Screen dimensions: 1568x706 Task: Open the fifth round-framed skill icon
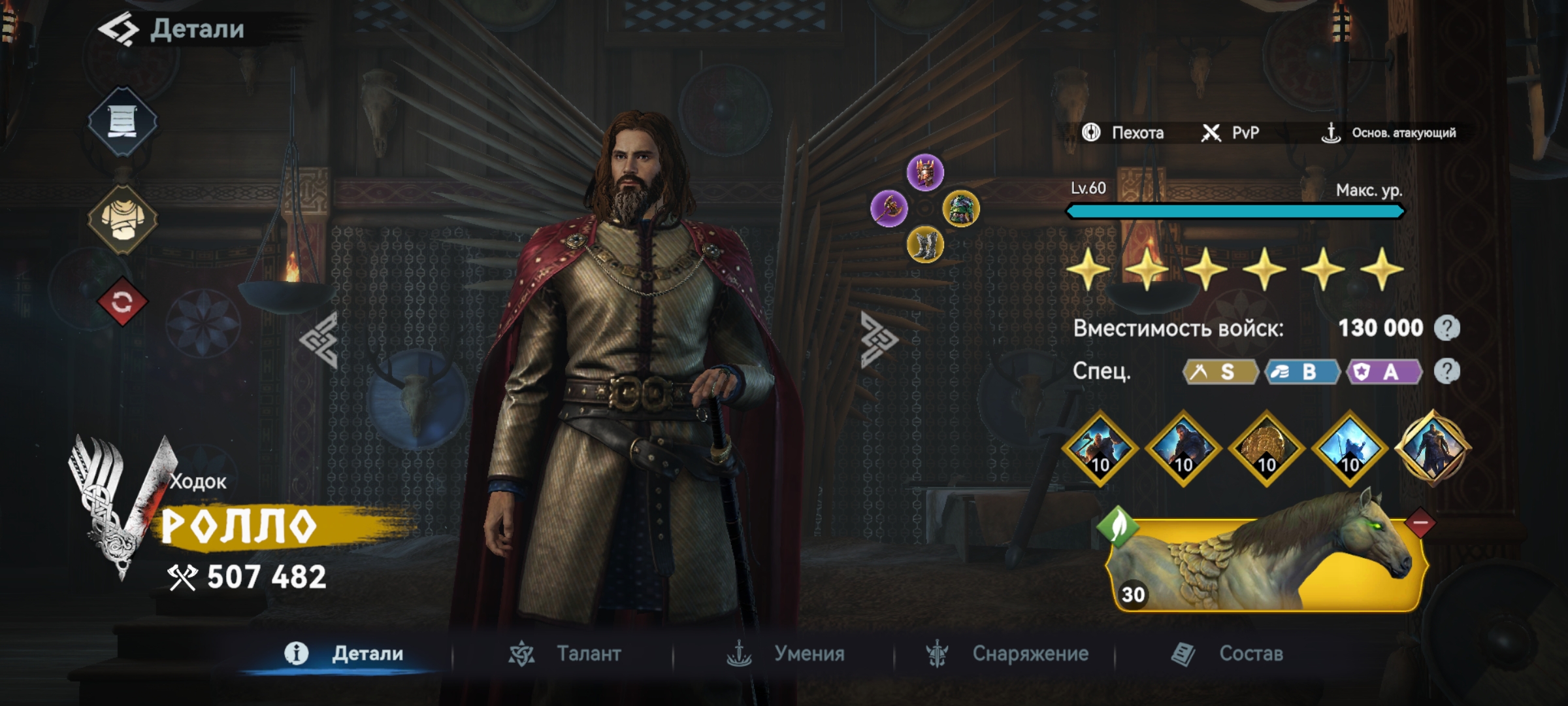pos(1432,448)
